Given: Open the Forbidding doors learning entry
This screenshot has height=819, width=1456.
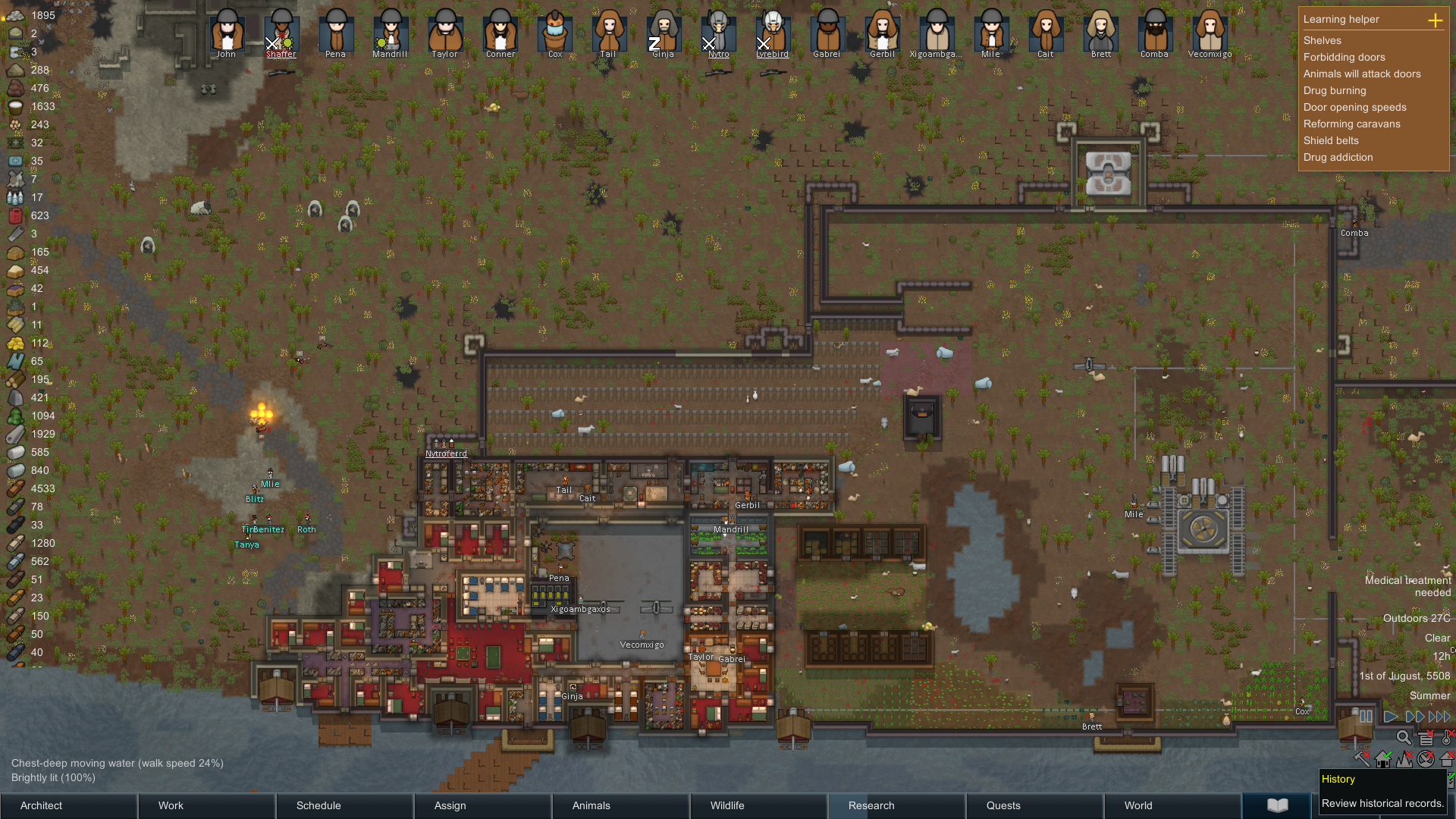Looking at the screenshot, I should point(1344,58).
